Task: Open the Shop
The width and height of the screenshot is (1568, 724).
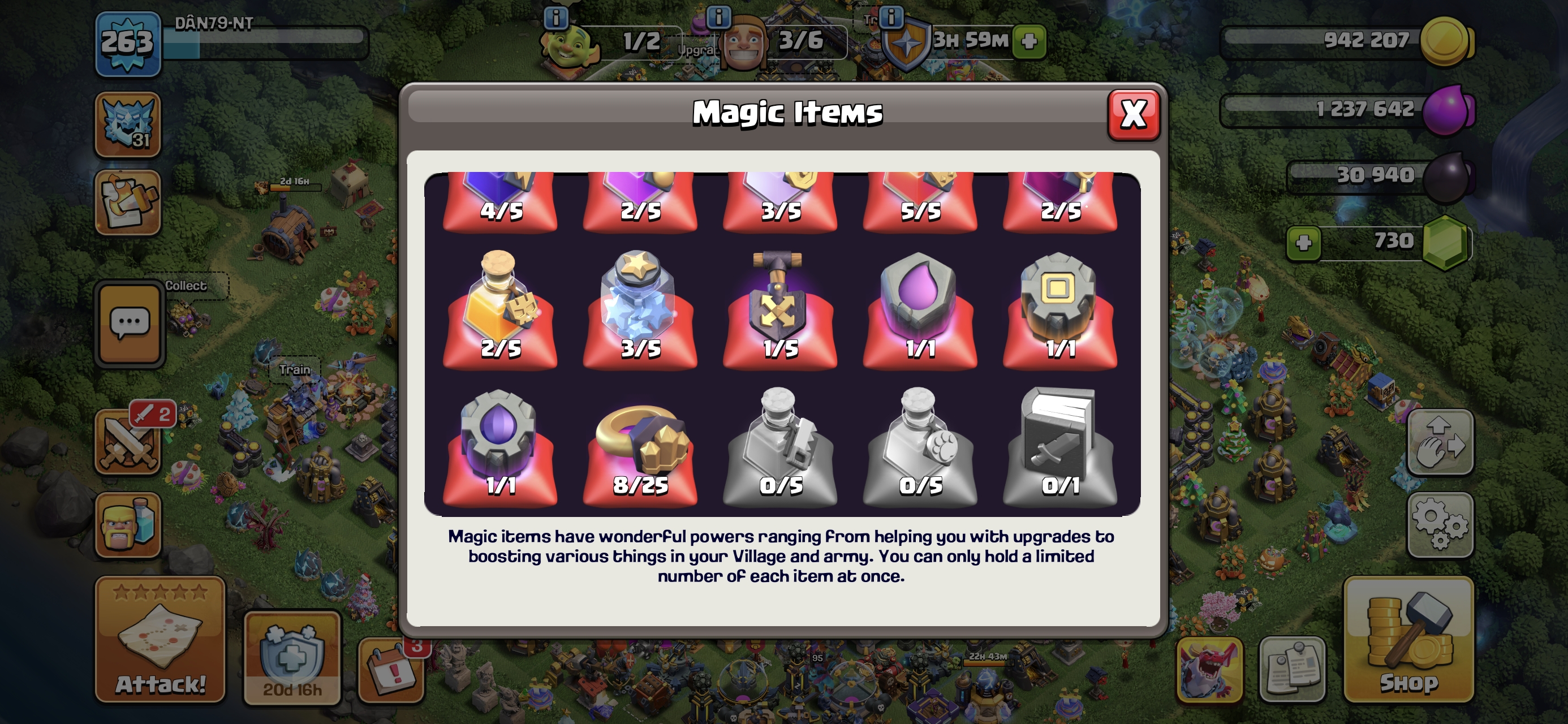Action: pos(1408,639)
